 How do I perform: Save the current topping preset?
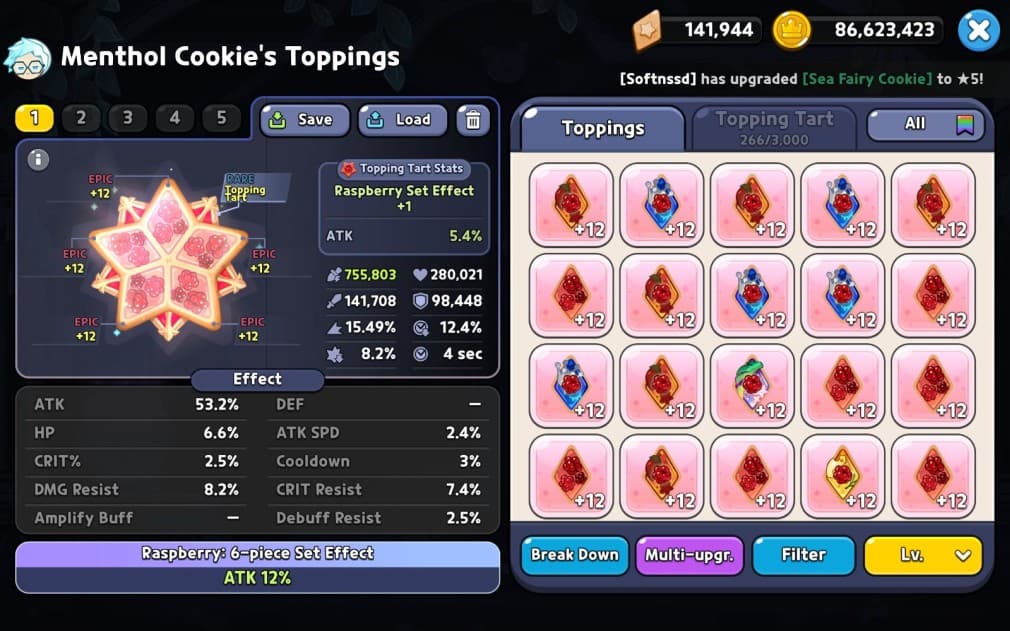(305, 120)
